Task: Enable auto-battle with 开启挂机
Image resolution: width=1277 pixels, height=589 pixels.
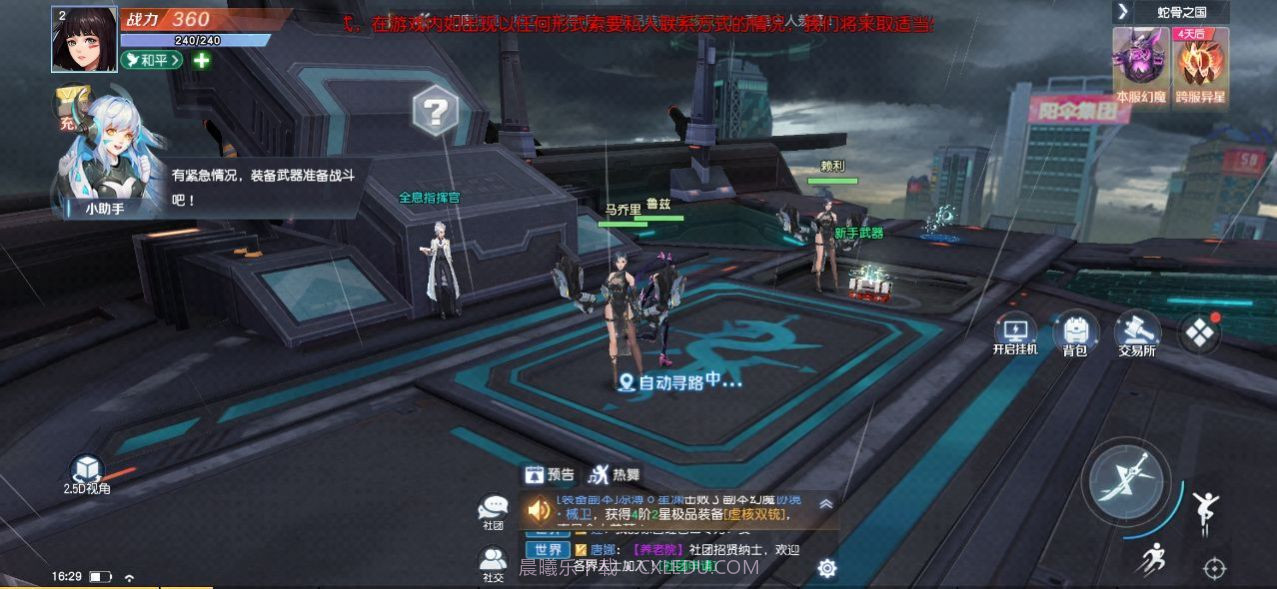Action: [x=1015, y=333]
